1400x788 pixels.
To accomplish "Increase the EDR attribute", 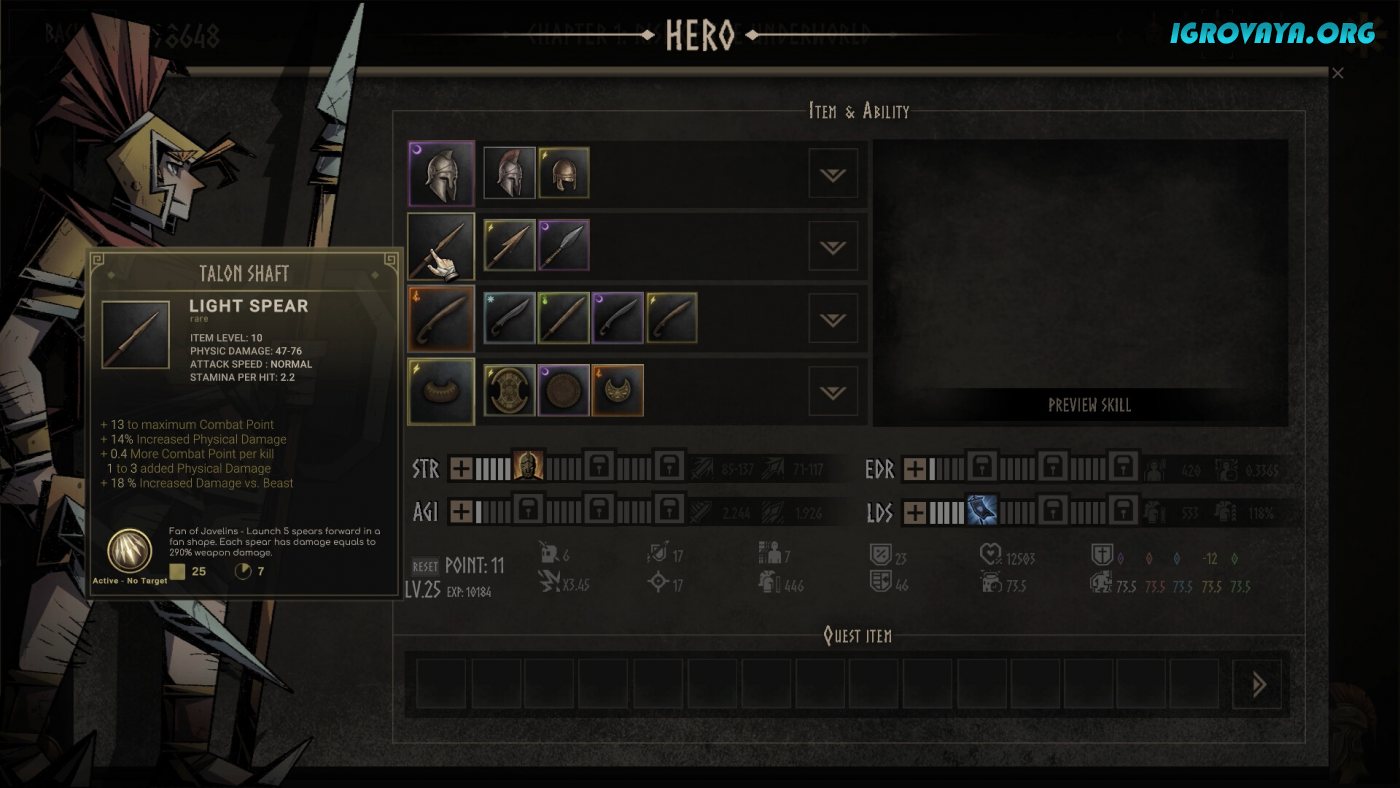I will [914, 468].
